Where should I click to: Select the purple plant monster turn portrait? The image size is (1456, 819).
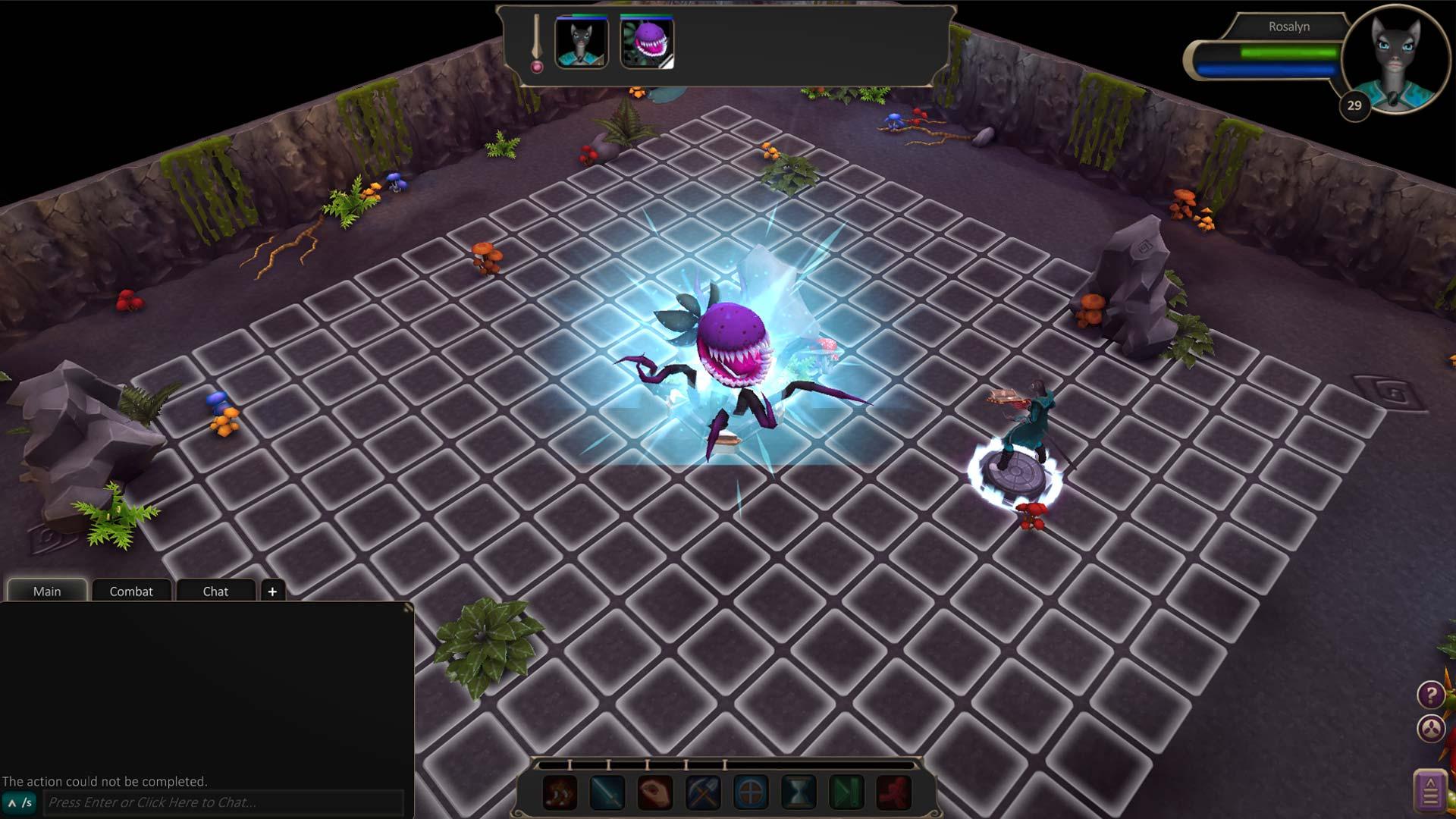click(647, 43)
